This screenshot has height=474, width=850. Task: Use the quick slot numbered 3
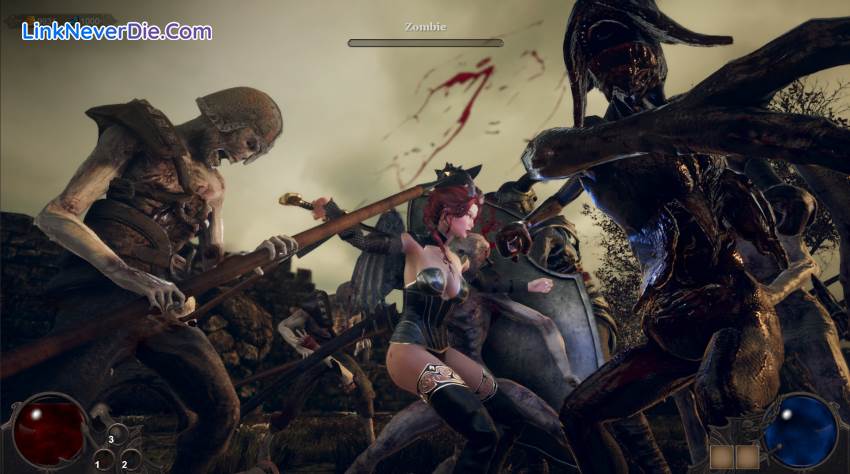coord(116,436)
